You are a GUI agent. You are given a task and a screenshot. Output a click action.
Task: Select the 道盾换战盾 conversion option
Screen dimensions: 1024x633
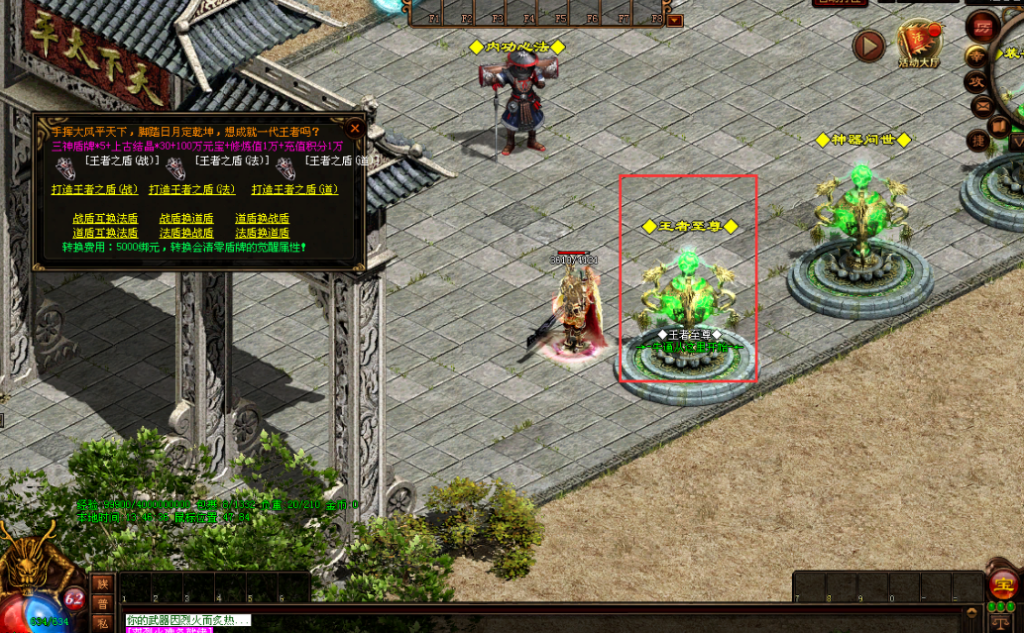point(262,218)
